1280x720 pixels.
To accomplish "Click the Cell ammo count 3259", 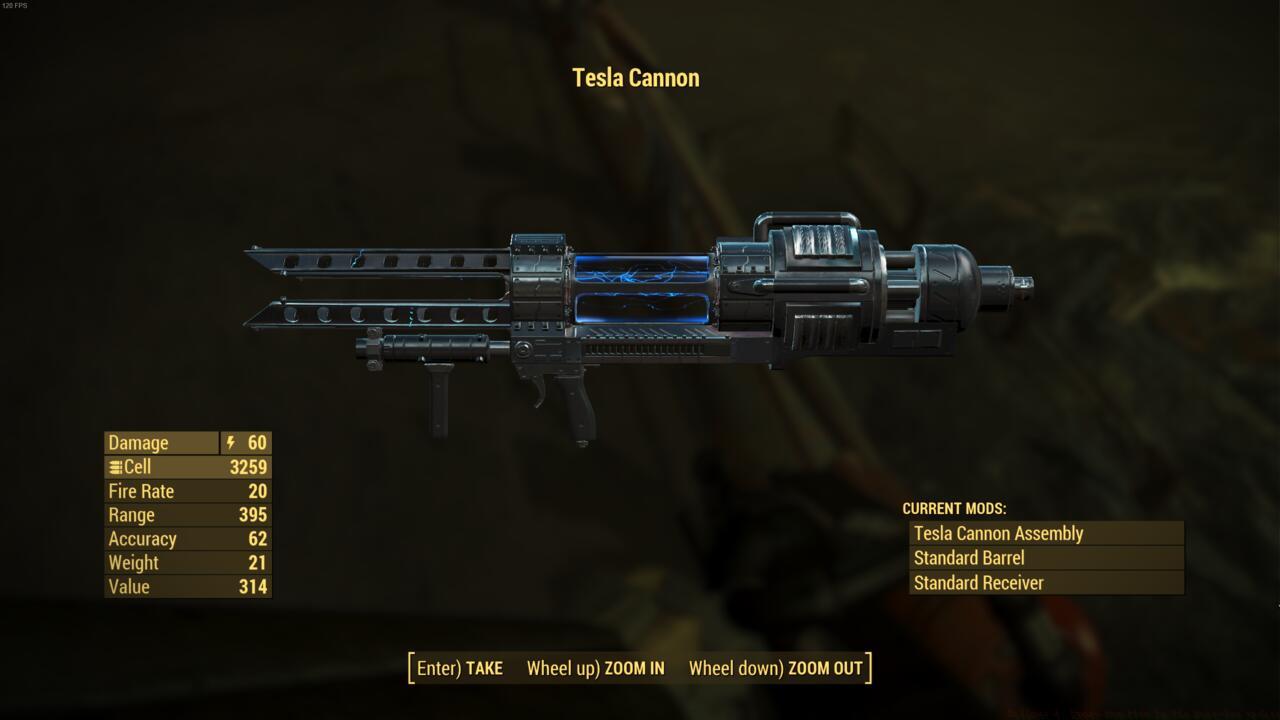I will coord(247,466).
